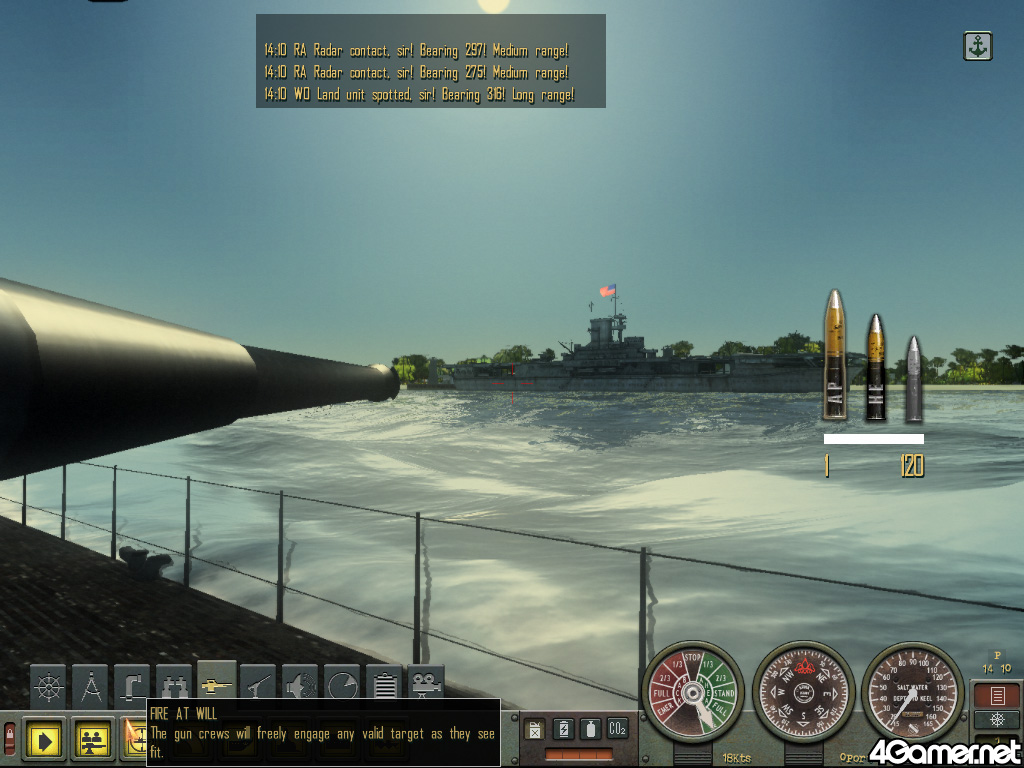This screenshot has width=1024, height=768.
Task: Click the green anchor icon
Action: [977, 46]
